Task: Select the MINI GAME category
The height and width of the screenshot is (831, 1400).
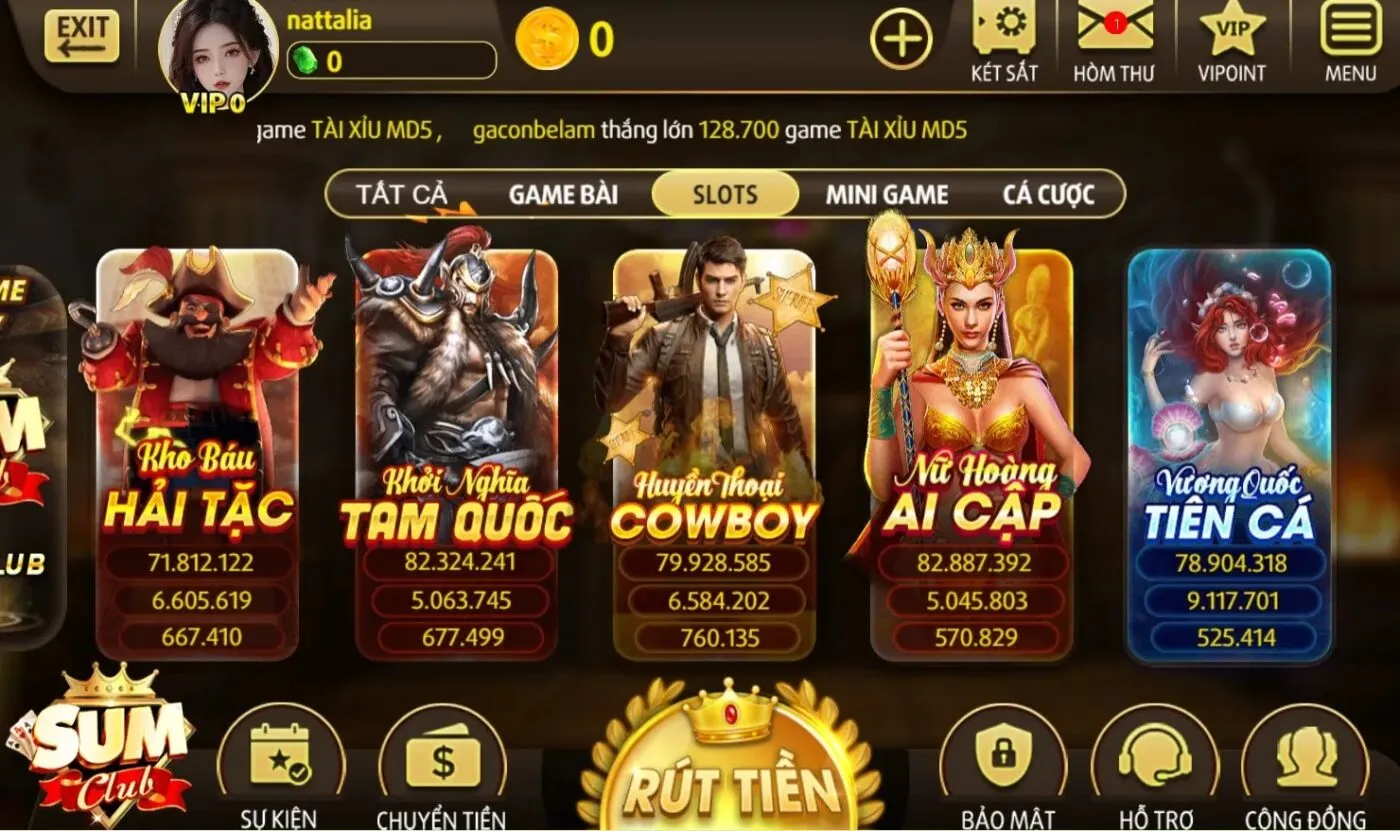Action: 887,194
